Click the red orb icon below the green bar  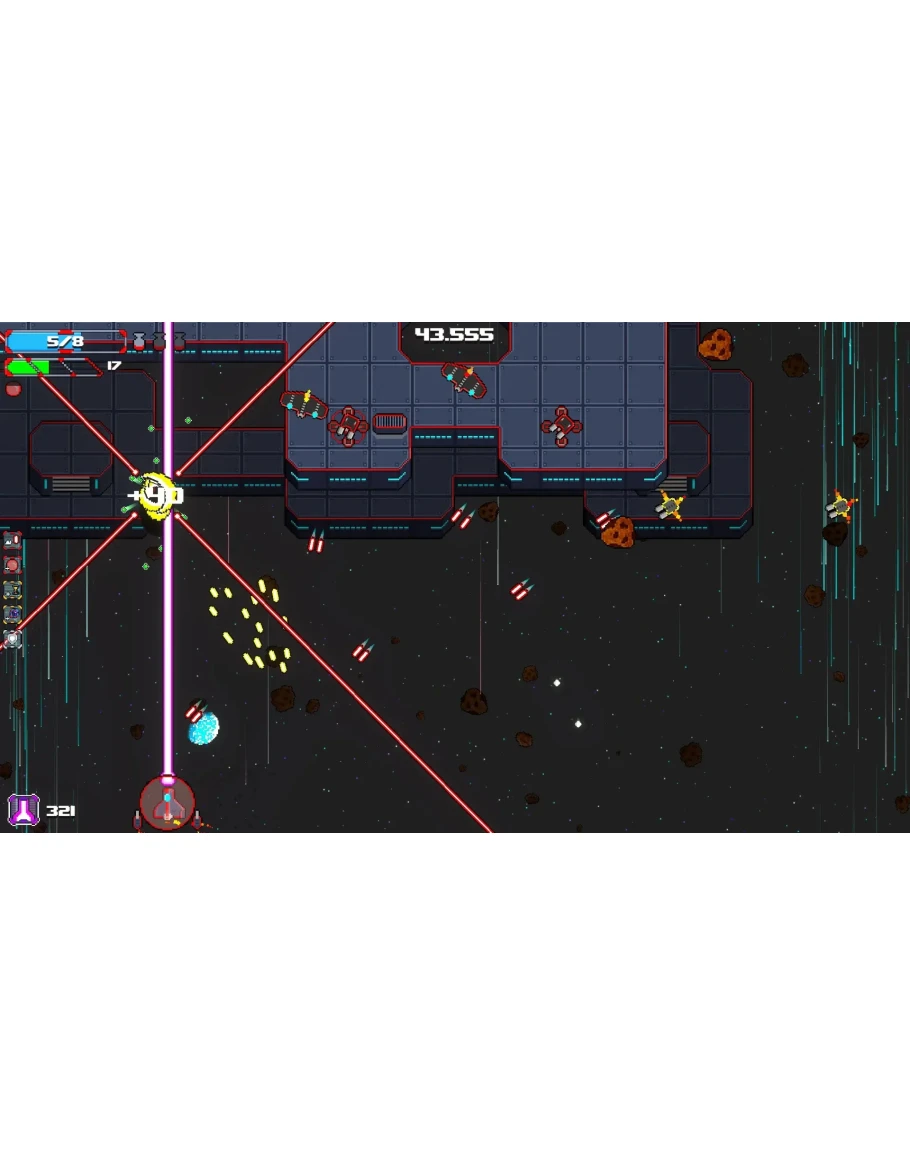13,389
